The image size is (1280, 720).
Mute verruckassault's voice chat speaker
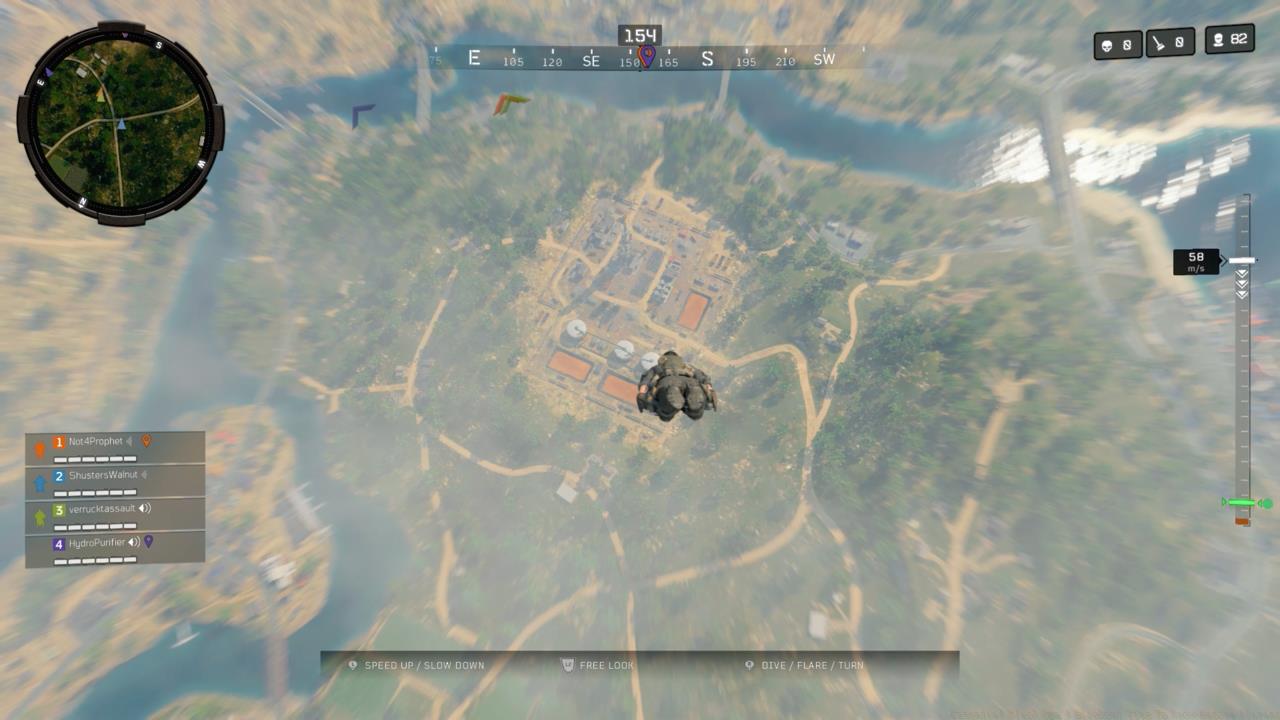tap(145, 509)
